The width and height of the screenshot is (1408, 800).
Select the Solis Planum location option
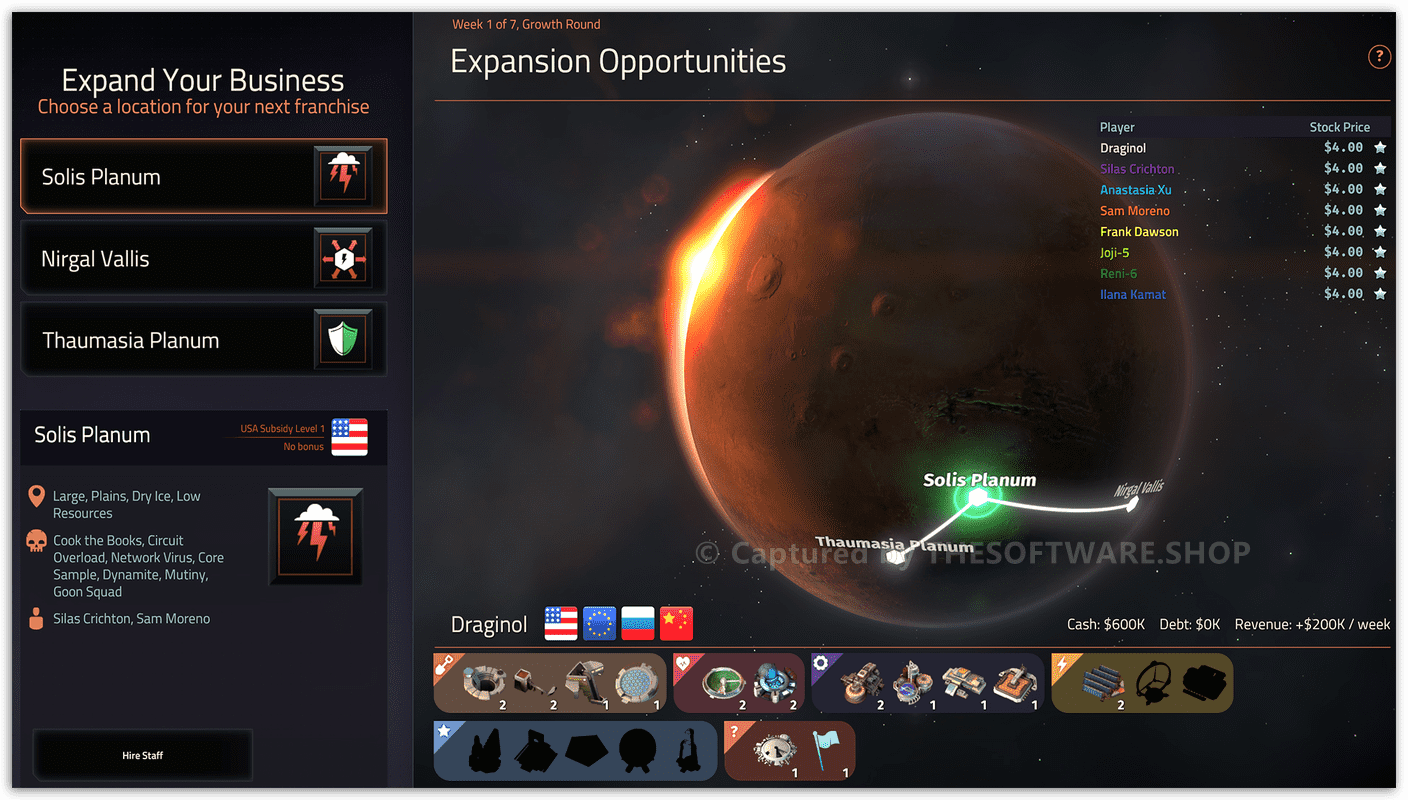(203, 177)
